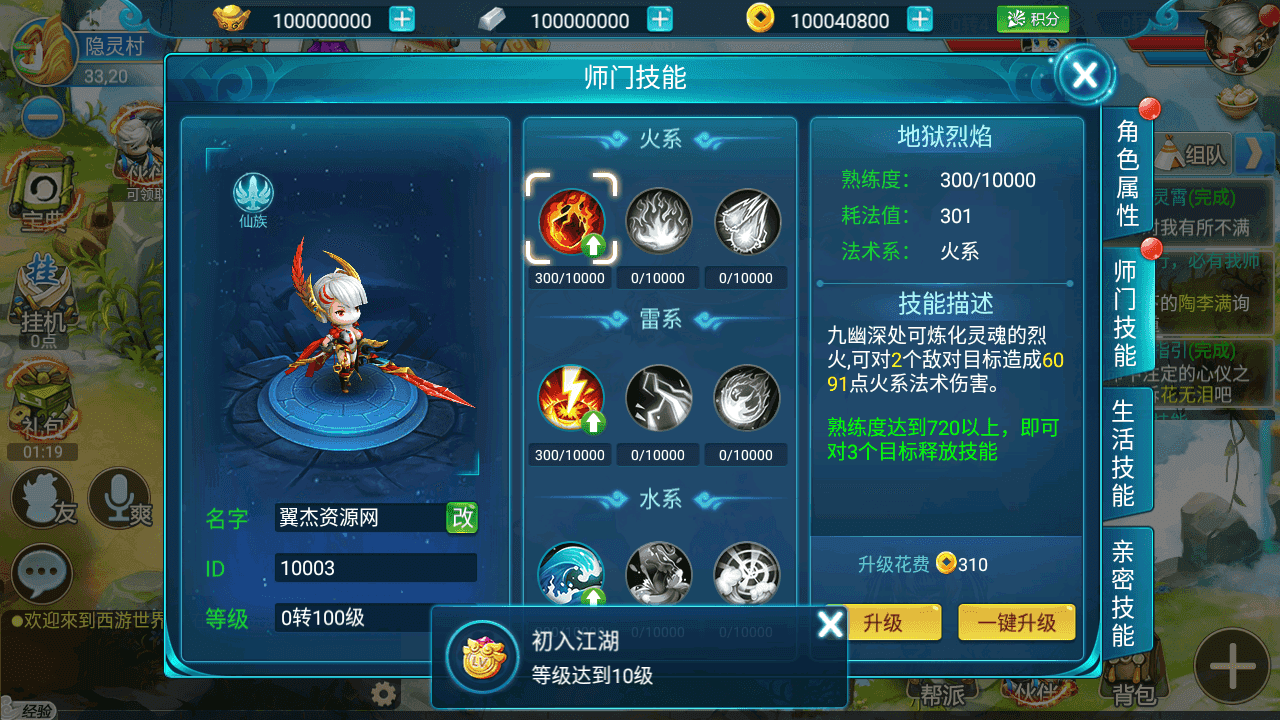Click the gear settings icon

pyautogui.click(x=384, y=694)
